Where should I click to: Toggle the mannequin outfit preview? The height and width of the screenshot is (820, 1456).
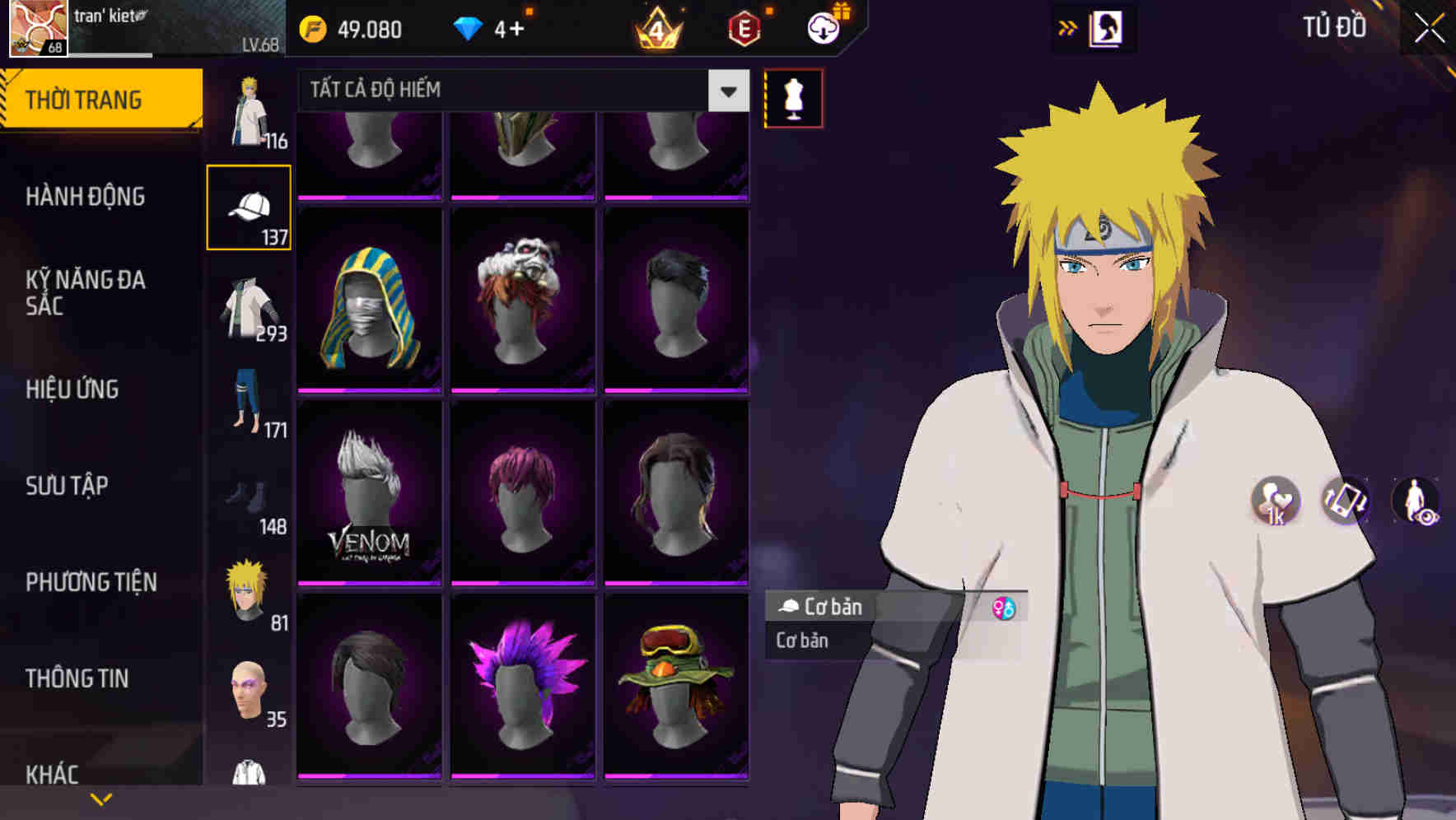coord(792,97)
